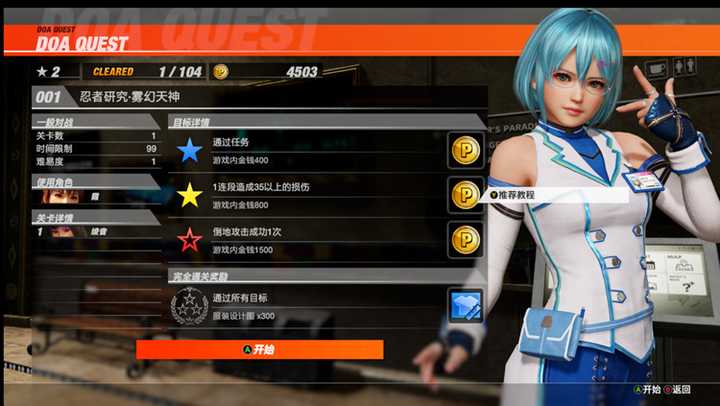Click the stage opponent portrait under 关卡详情
The image size is (720, 406).
coord(60,232)
